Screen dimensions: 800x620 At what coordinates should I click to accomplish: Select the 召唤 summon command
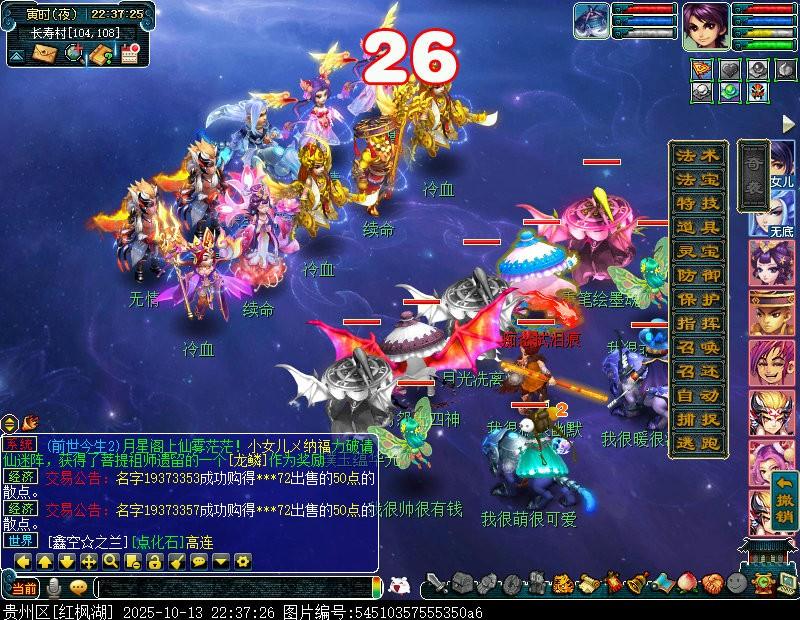click(698, 347)
